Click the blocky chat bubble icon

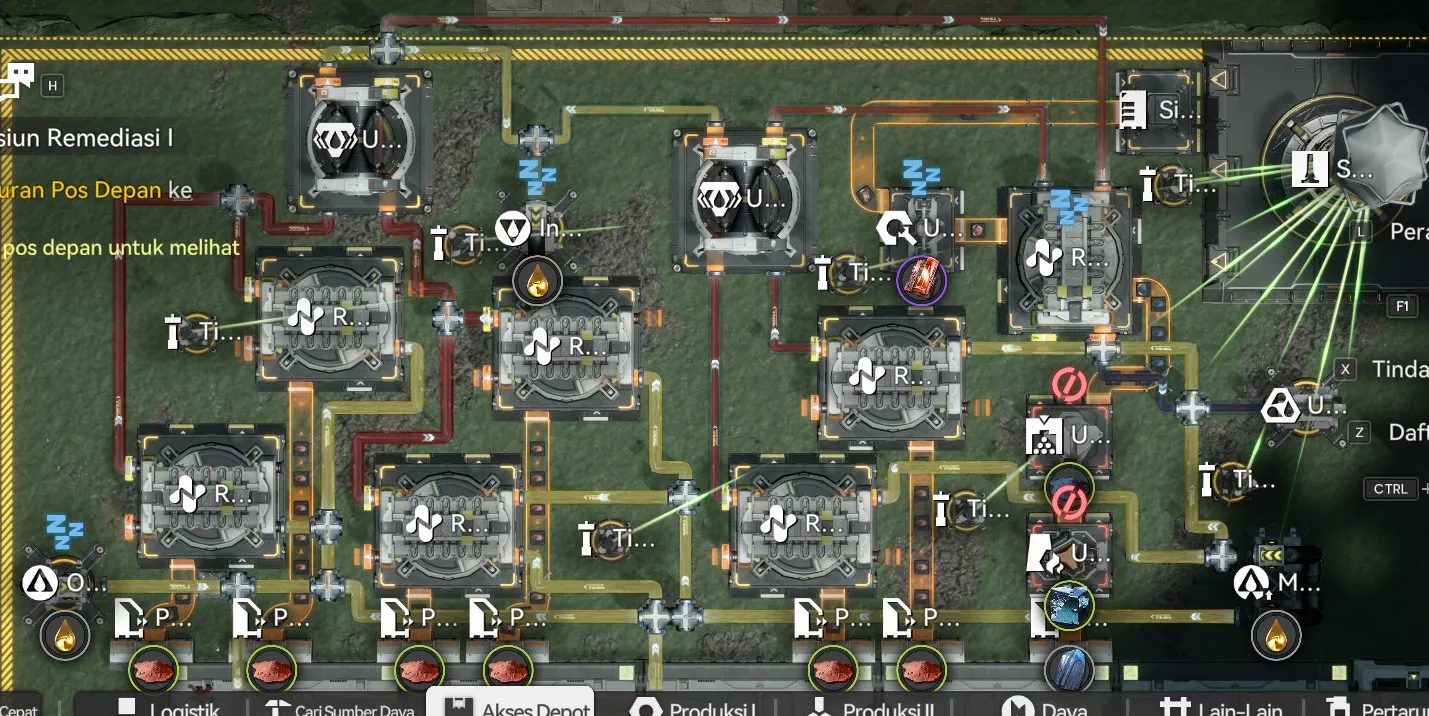pos(18,81)
